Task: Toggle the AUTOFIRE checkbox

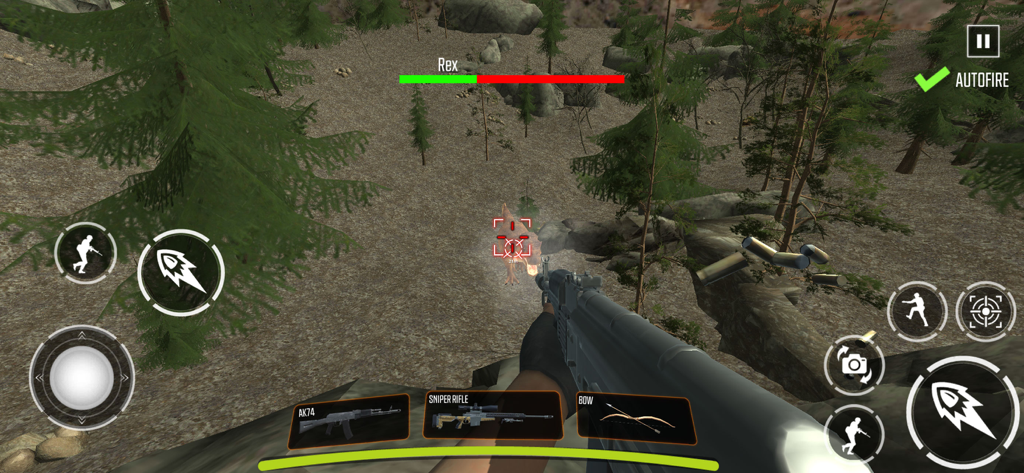Action: click(x=932, y=80)
